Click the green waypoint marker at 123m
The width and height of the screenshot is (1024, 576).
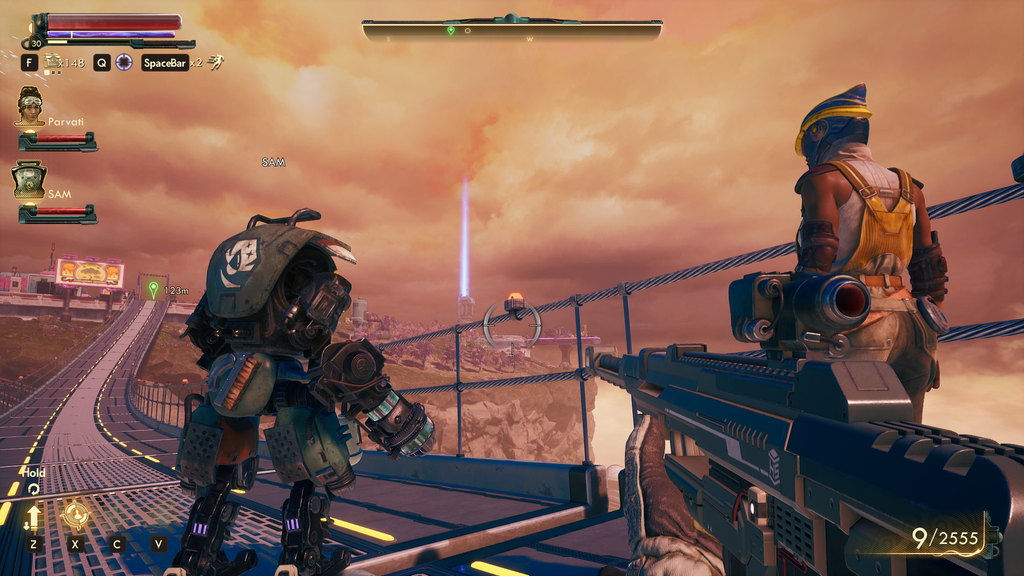[x=153, y=290]
